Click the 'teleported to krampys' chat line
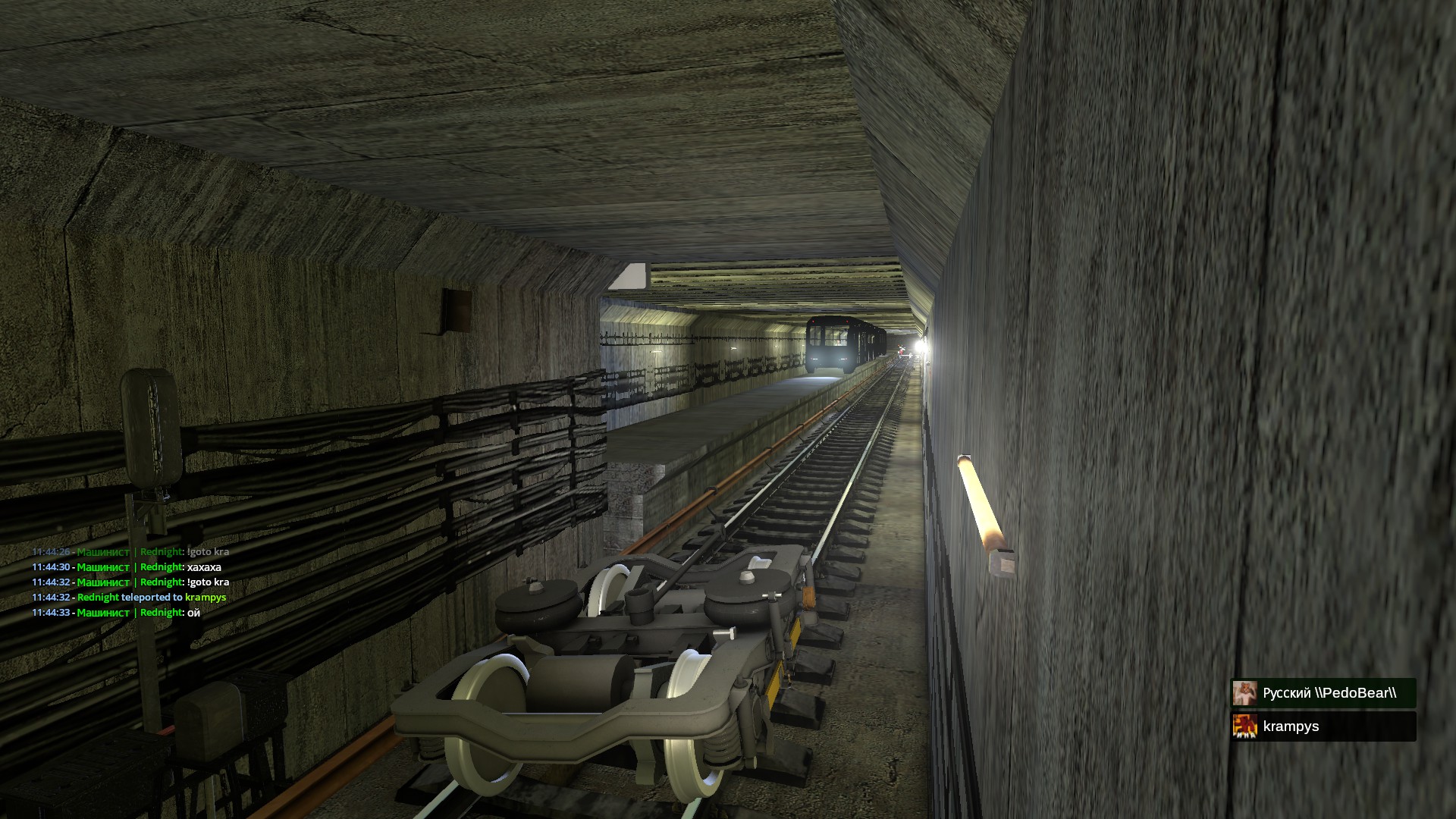The image size is (1456, 819). (151, 598)
